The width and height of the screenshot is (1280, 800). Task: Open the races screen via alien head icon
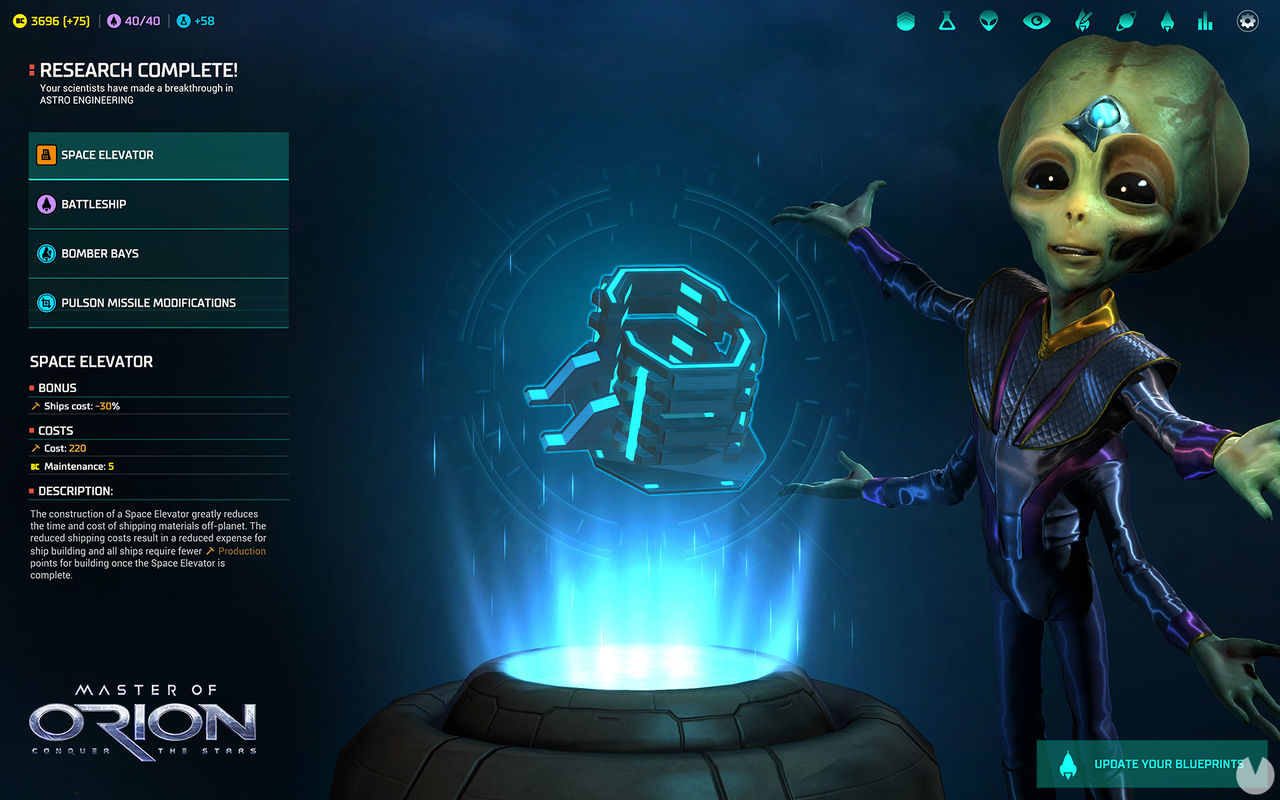click(x=988, y=20)
